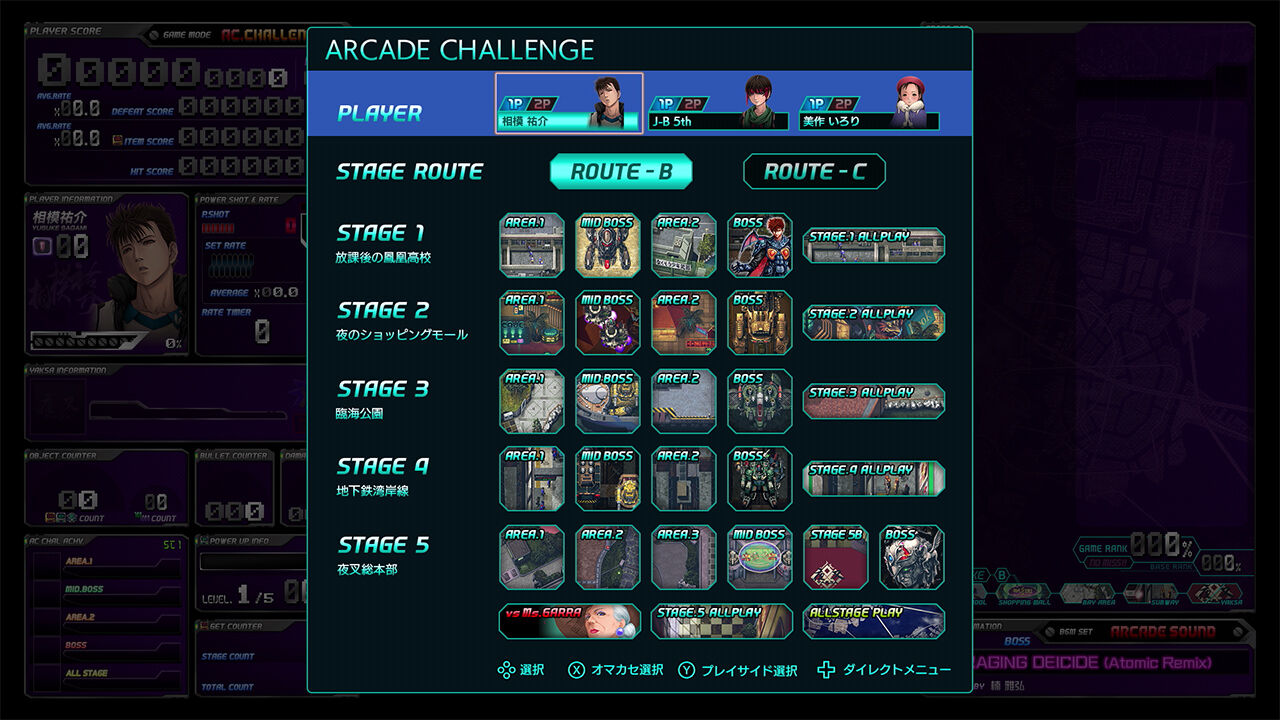Screen dimensions: 1280x720
Task: Select AREA.3 of Stage 5
Action: (x=684, y=557)
